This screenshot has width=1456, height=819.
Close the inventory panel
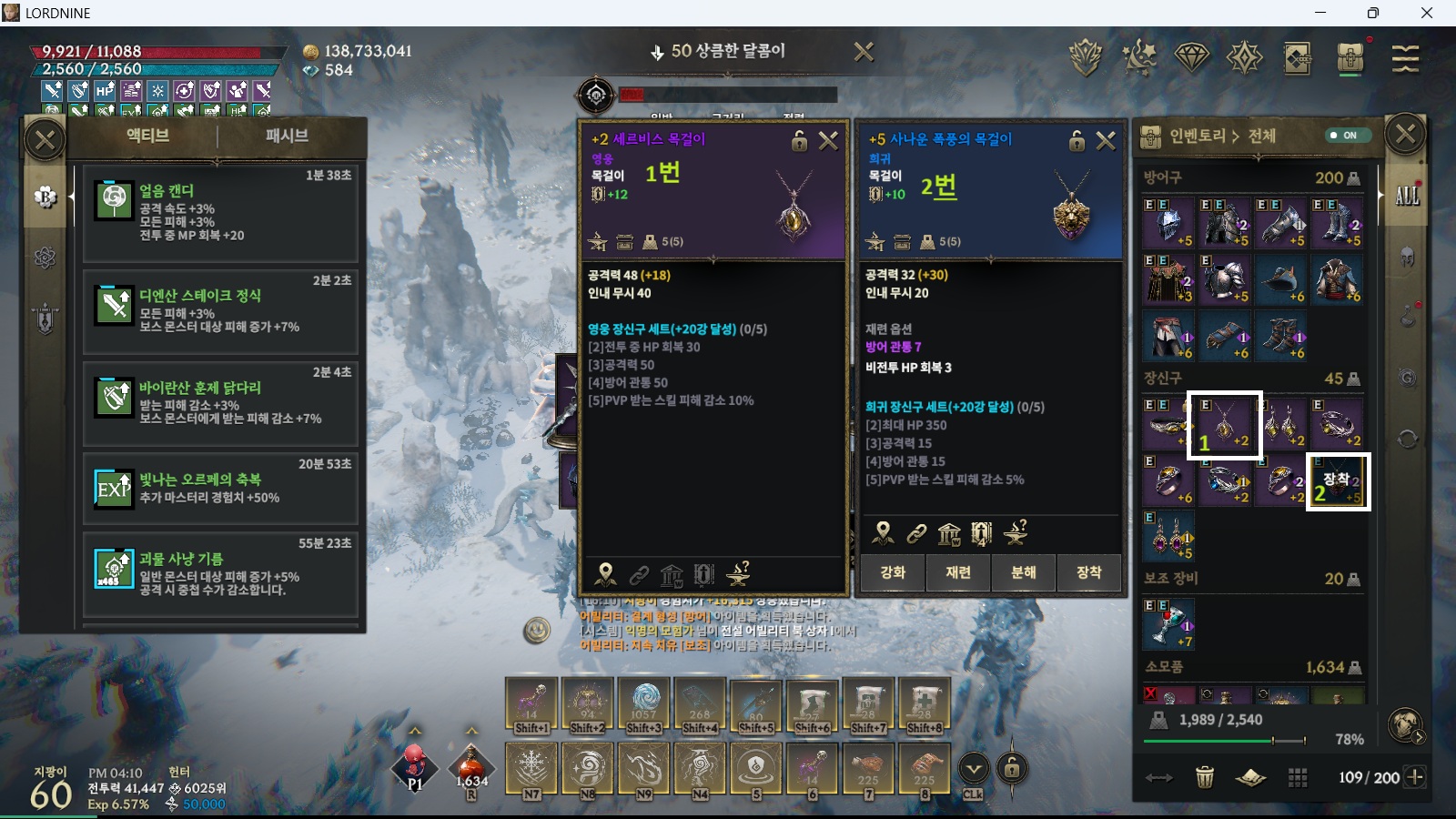(x=1405, y=136)
